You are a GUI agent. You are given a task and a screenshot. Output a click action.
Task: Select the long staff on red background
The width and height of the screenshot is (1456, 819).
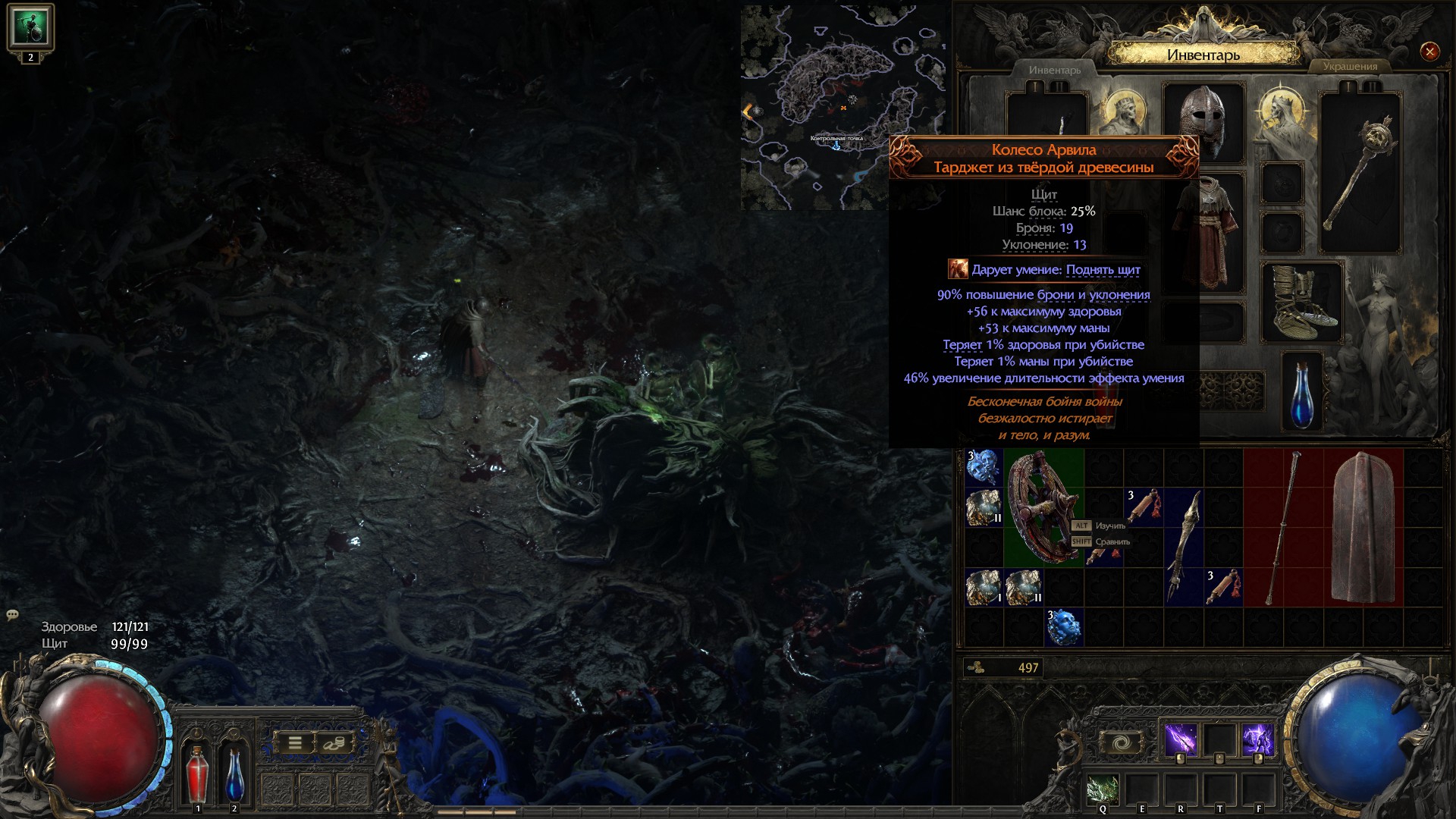tap(1283, 526)
